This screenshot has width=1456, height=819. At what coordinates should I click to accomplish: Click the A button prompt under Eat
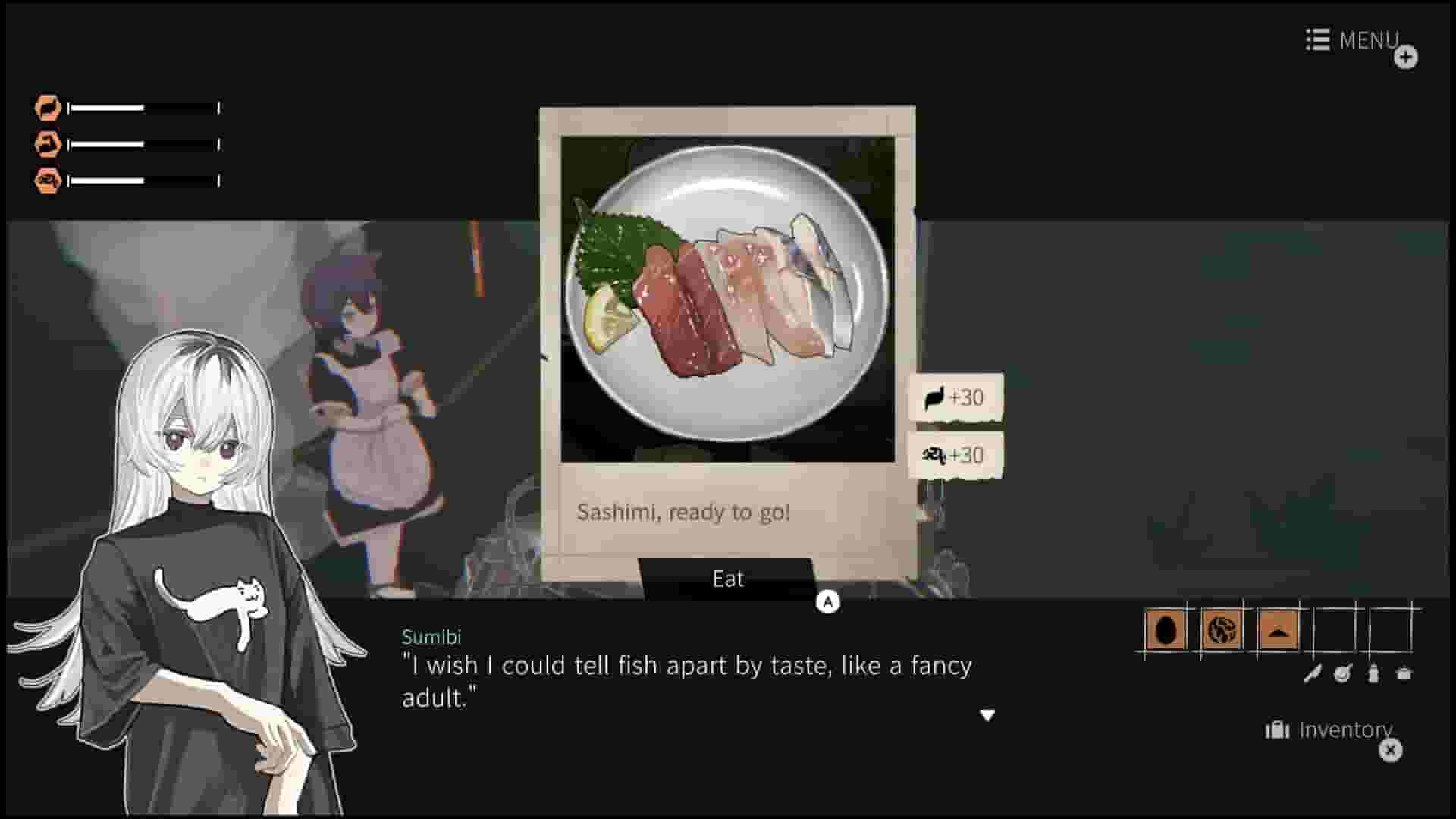(x=827, y=600)
